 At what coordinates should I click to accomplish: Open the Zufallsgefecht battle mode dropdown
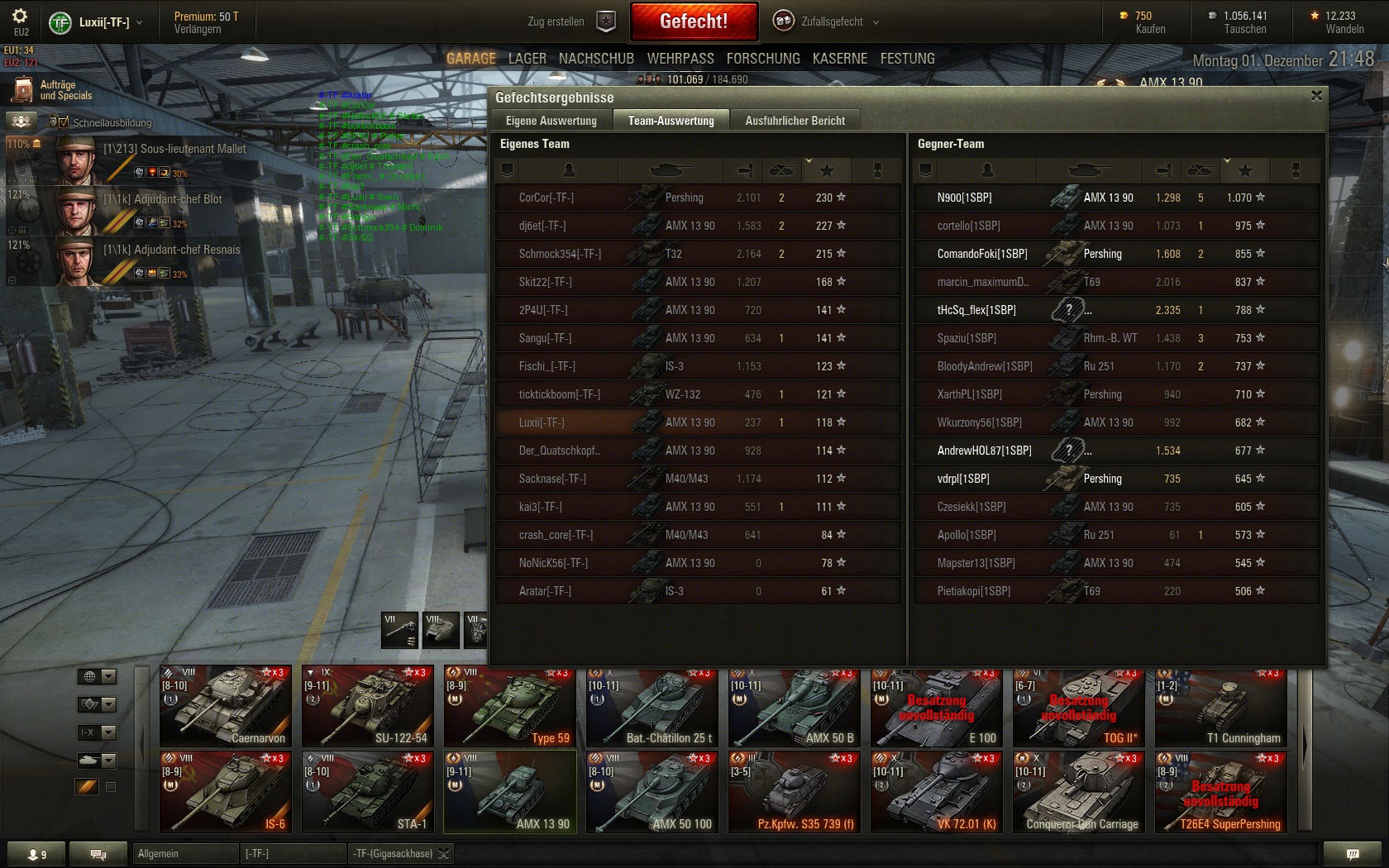click(x=827, y=21)
